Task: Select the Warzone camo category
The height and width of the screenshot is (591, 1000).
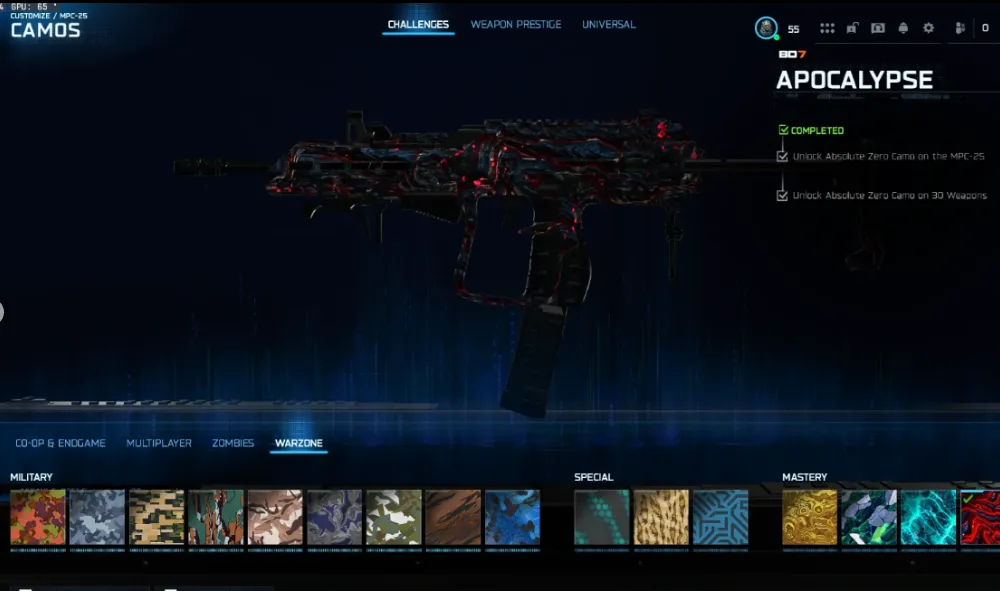Action: click(x=299, y=443)
